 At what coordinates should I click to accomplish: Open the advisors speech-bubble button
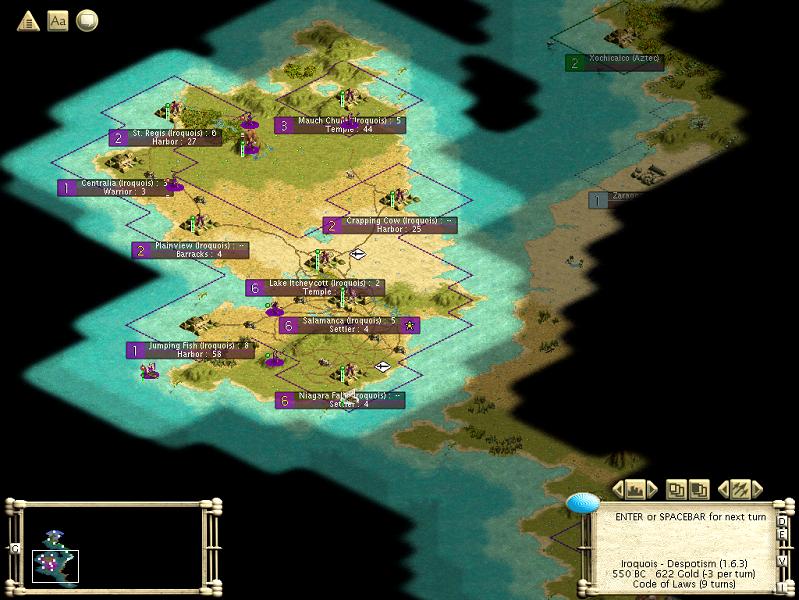[x=87, y=20]
